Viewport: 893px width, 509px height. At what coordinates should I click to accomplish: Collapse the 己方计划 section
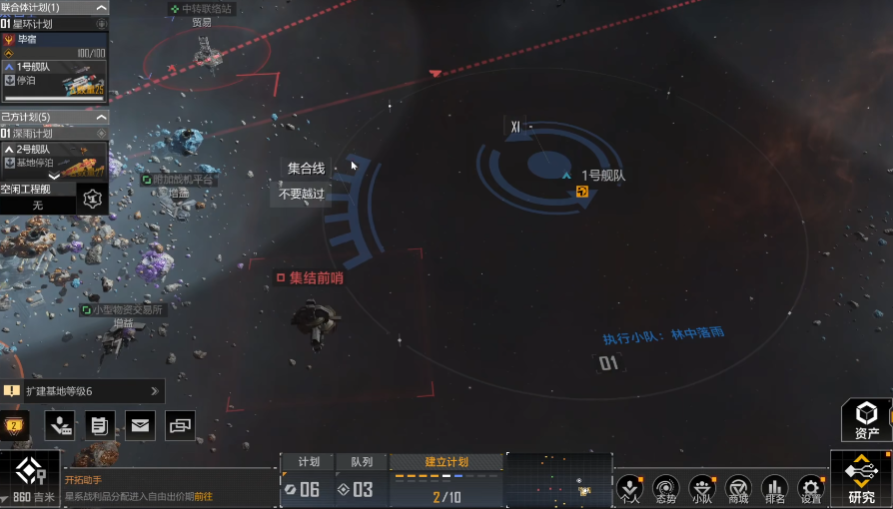(x=100, y=117)
